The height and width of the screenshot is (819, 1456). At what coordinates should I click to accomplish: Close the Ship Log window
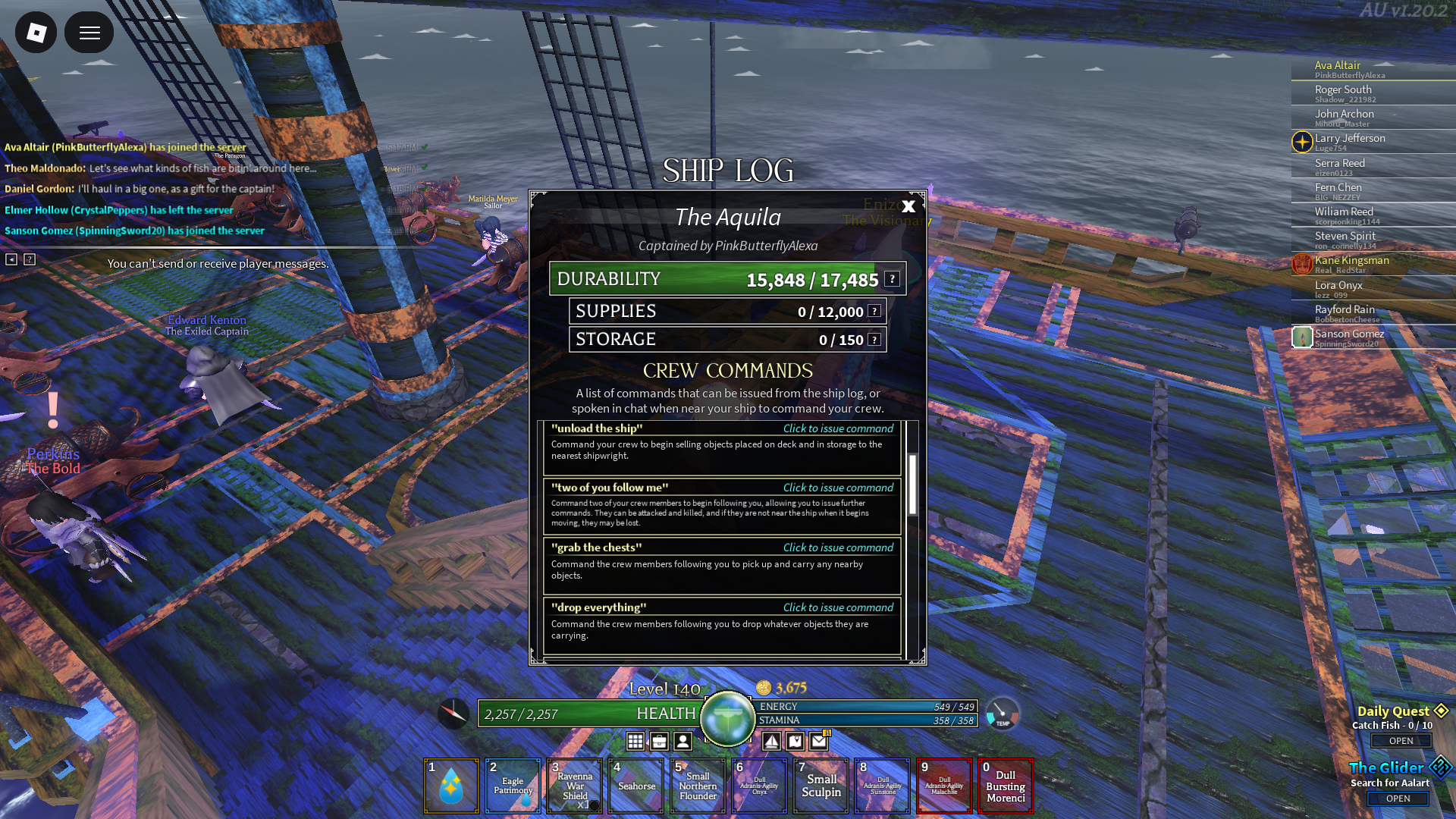pos(908,206)
